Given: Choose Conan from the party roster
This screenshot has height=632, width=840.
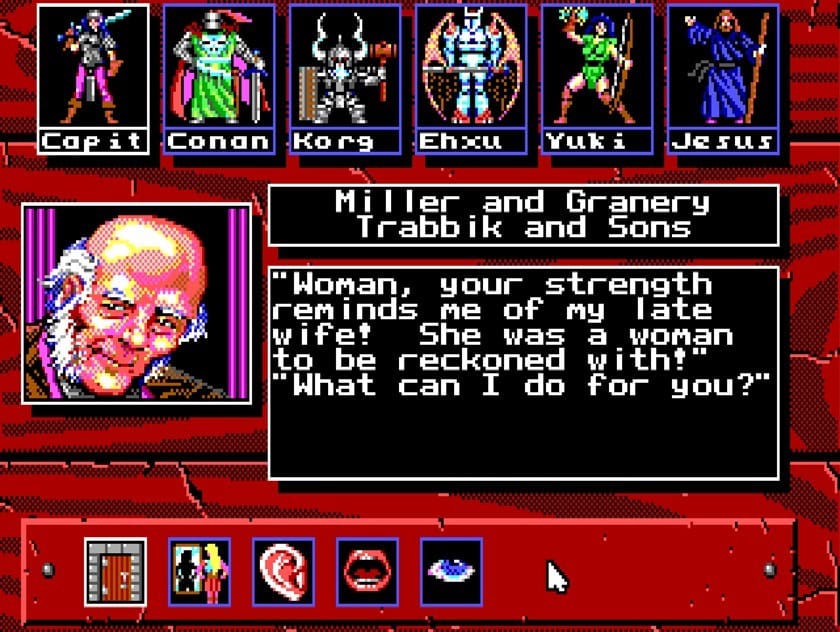Looking at the screenshot, I should coord(219,70).
